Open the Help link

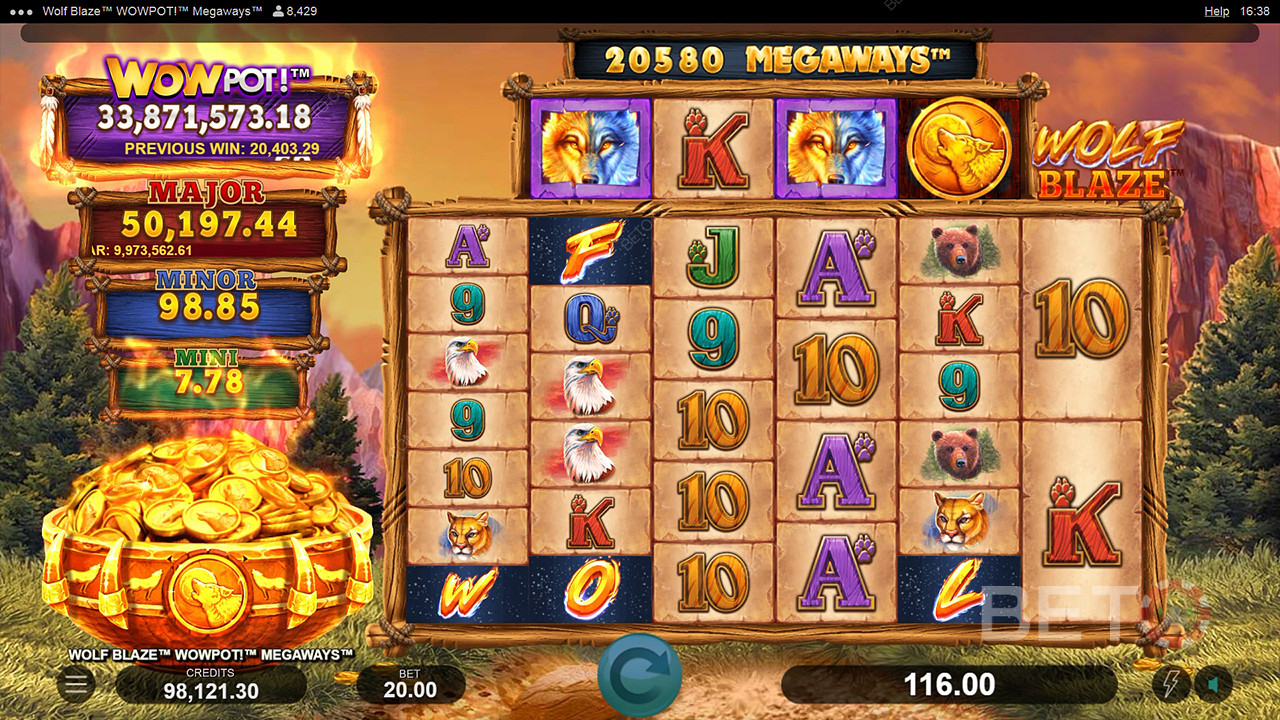click(1216, 11)
